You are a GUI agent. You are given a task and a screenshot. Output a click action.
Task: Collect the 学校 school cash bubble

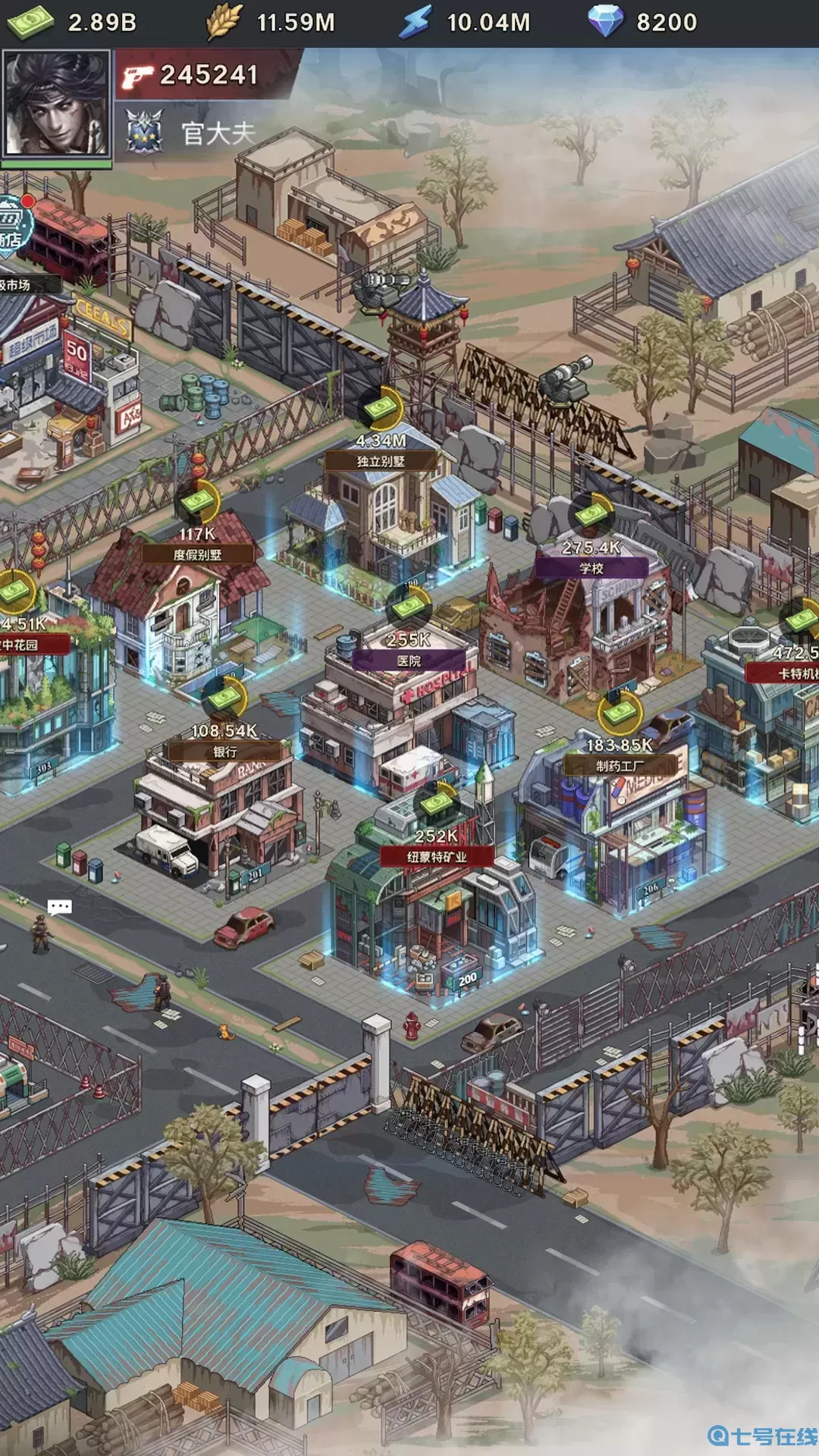[591, 515]
